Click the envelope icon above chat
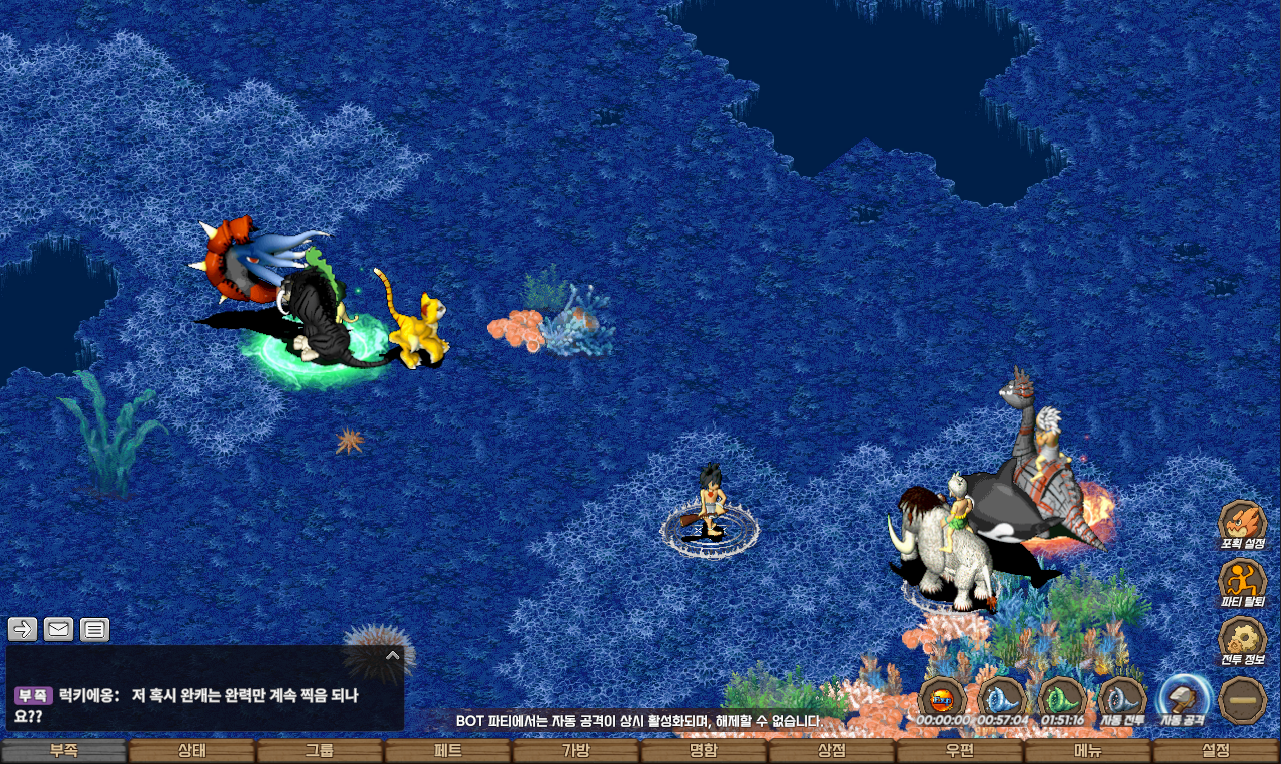 pos(59,629)
